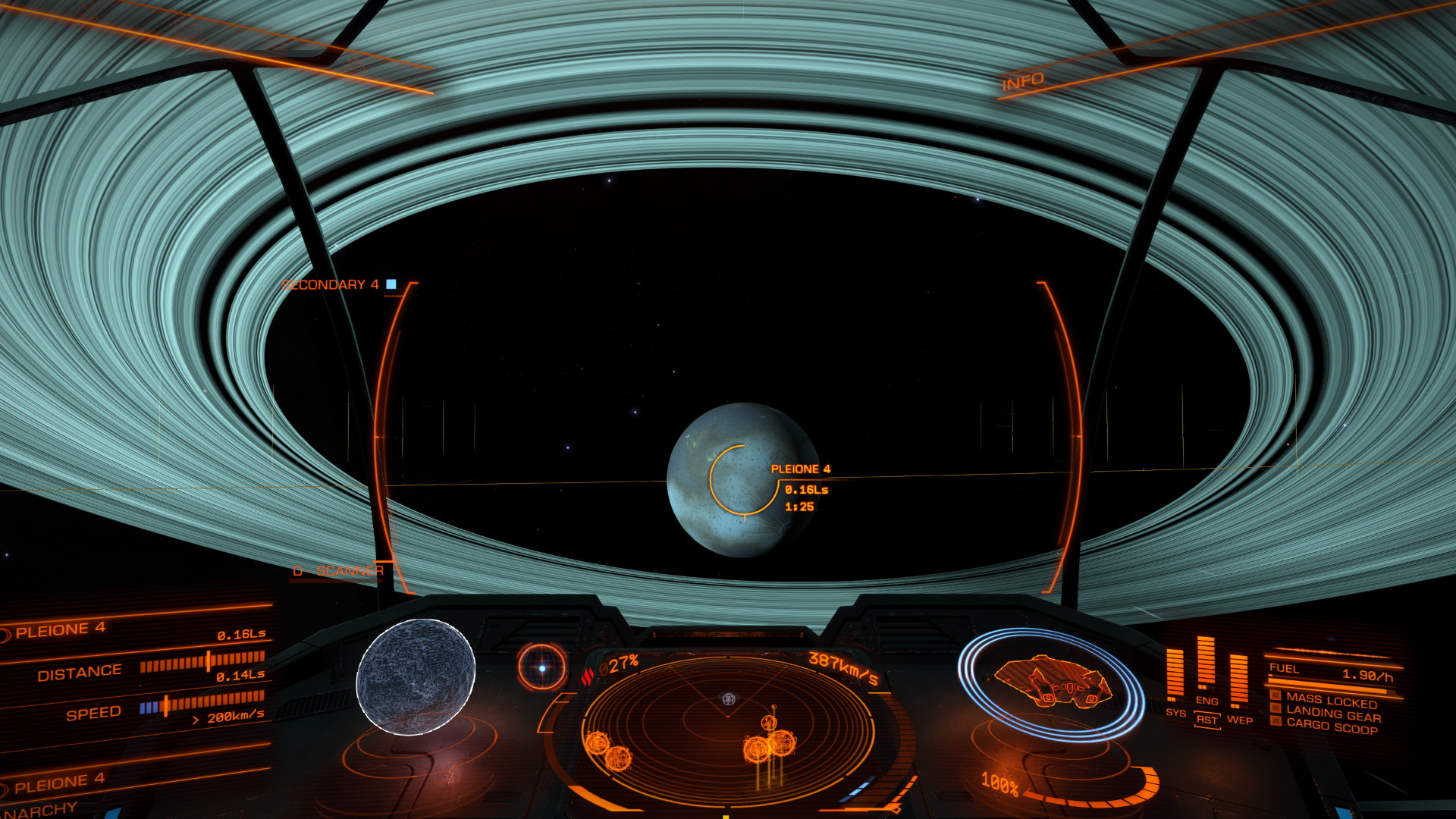
Task: Open the INFO panel label
Action: coord(1022,81)
